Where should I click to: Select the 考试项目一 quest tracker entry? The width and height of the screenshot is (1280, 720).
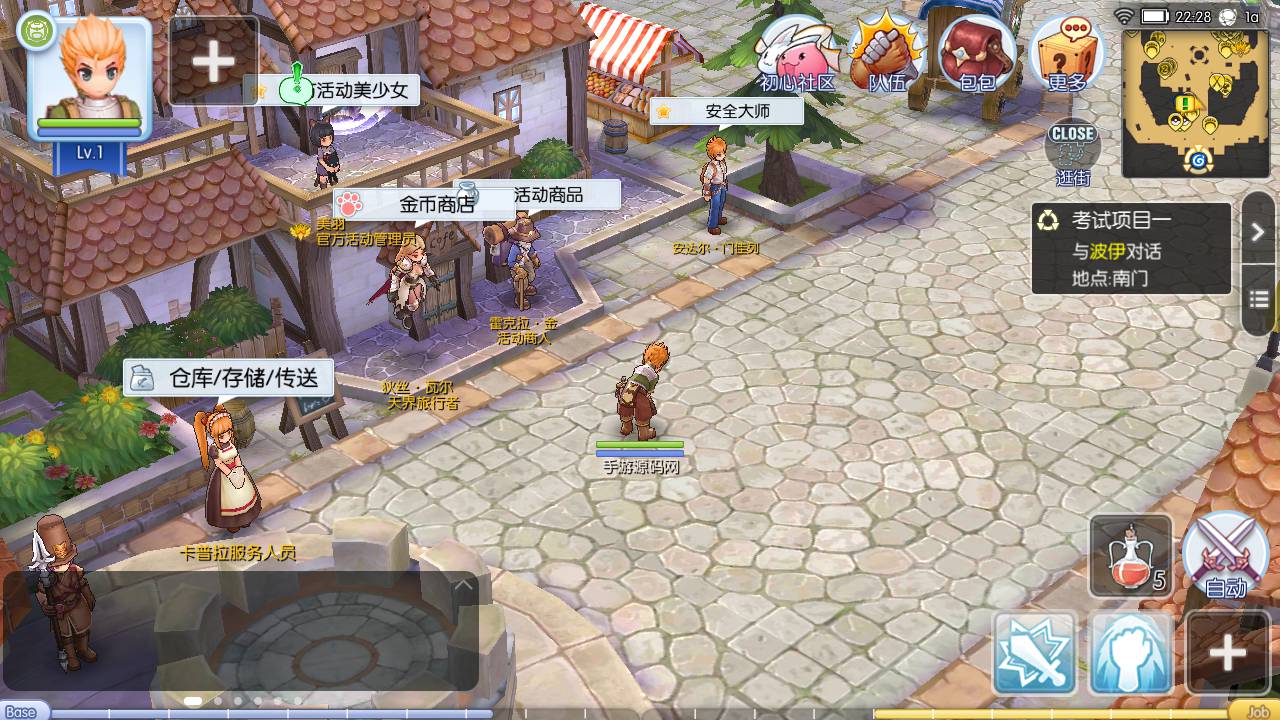pyautogui.click(x=1131, y=248)
